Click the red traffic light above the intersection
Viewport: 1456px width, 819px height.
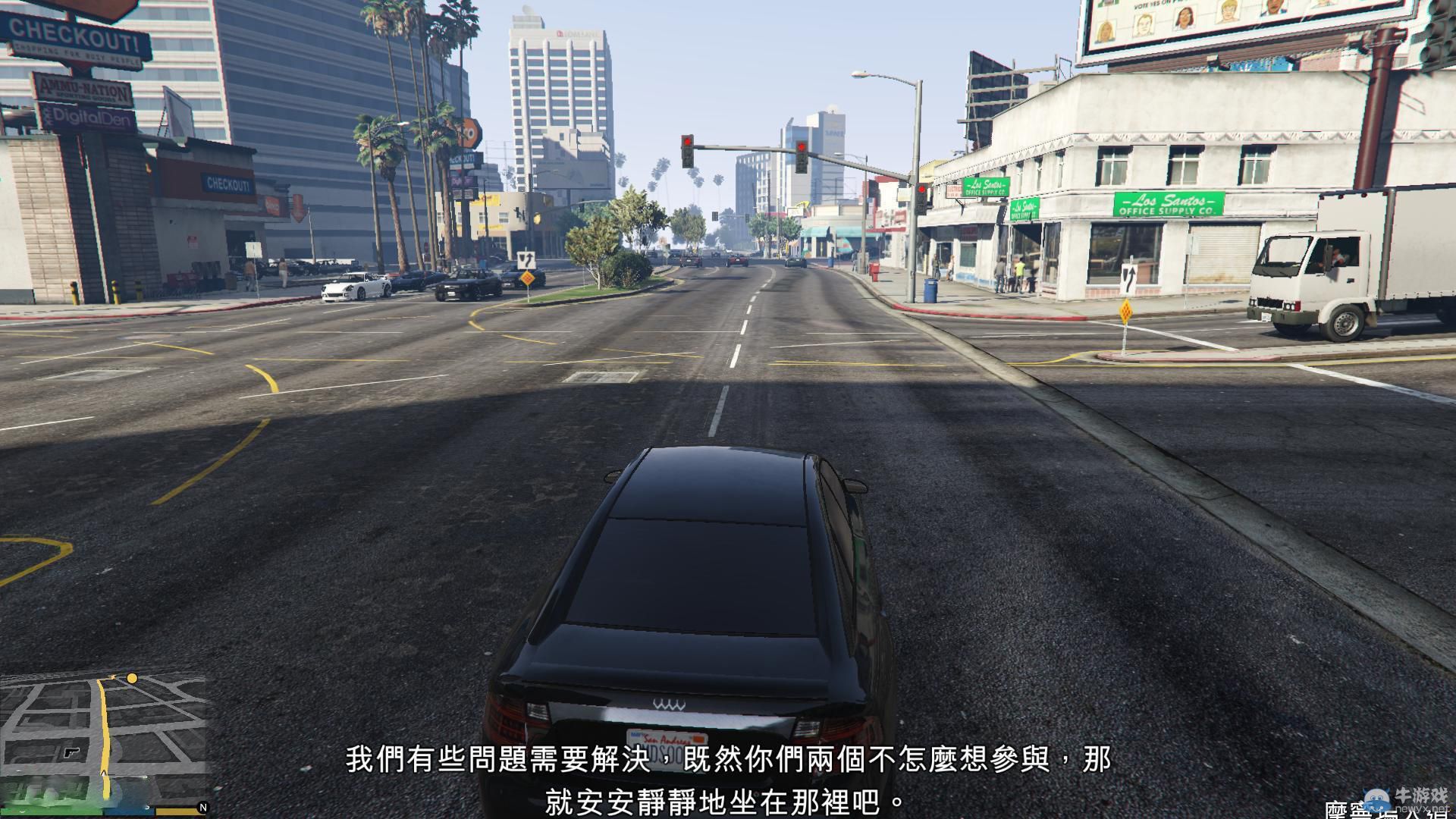686,143
